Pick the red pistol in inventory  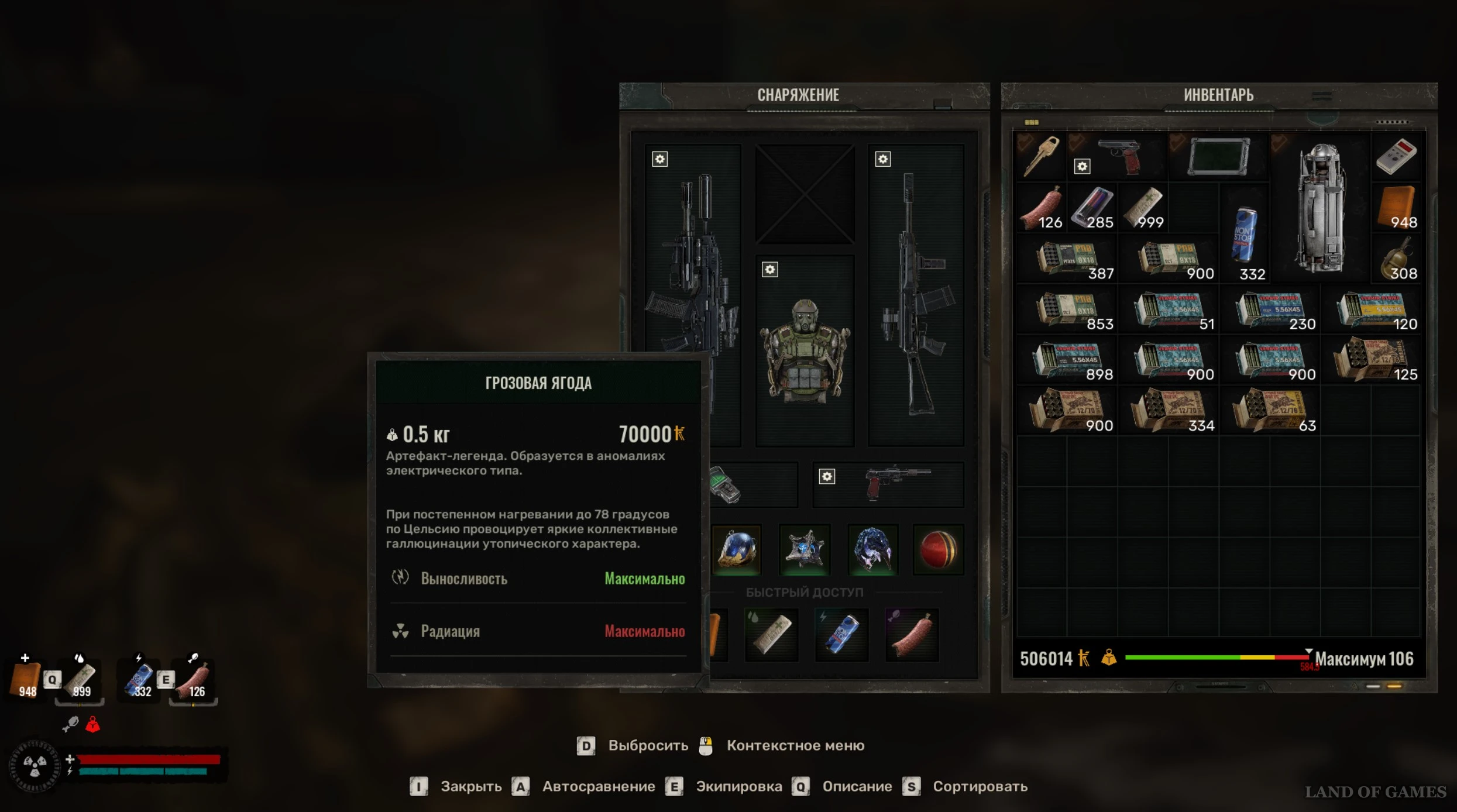pos(1118,156)
